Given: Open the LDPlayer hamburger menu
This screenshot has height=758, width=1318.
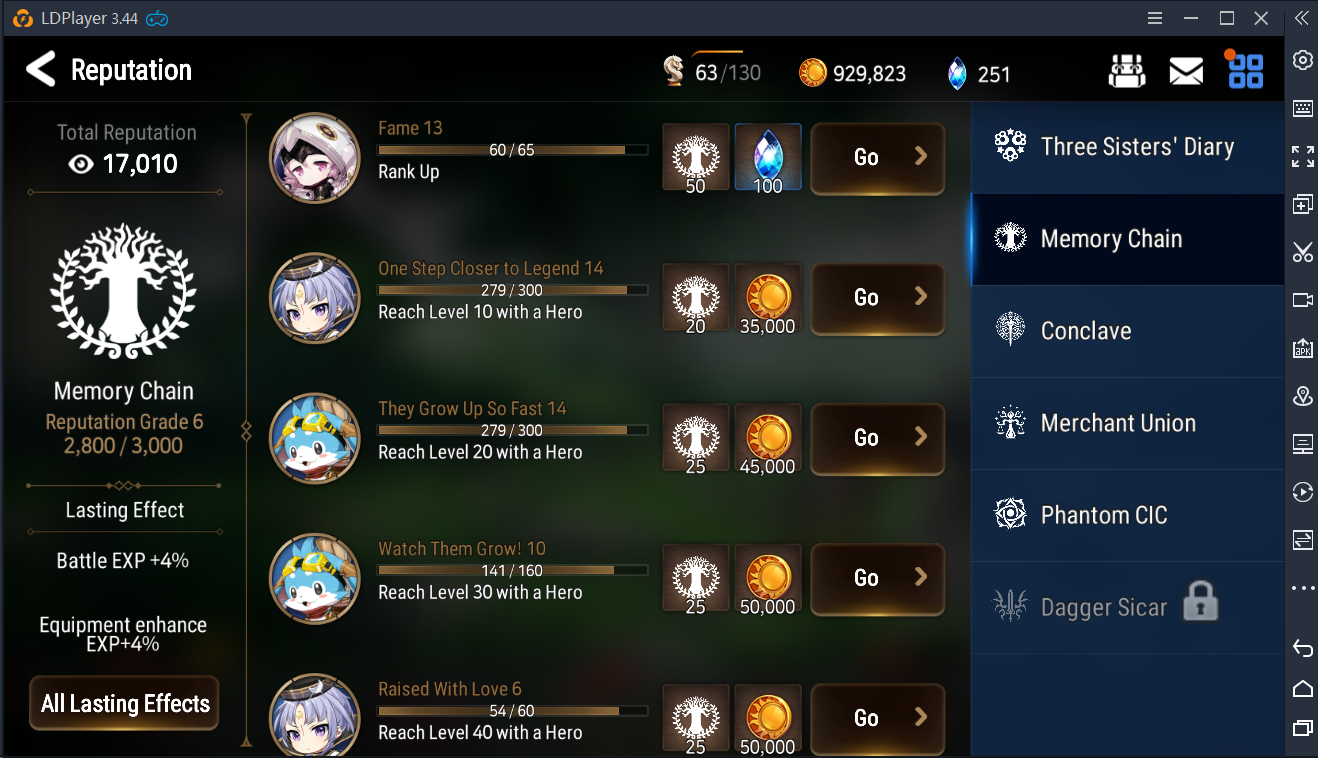Looking at the screenshot, I should [1154, 17].
